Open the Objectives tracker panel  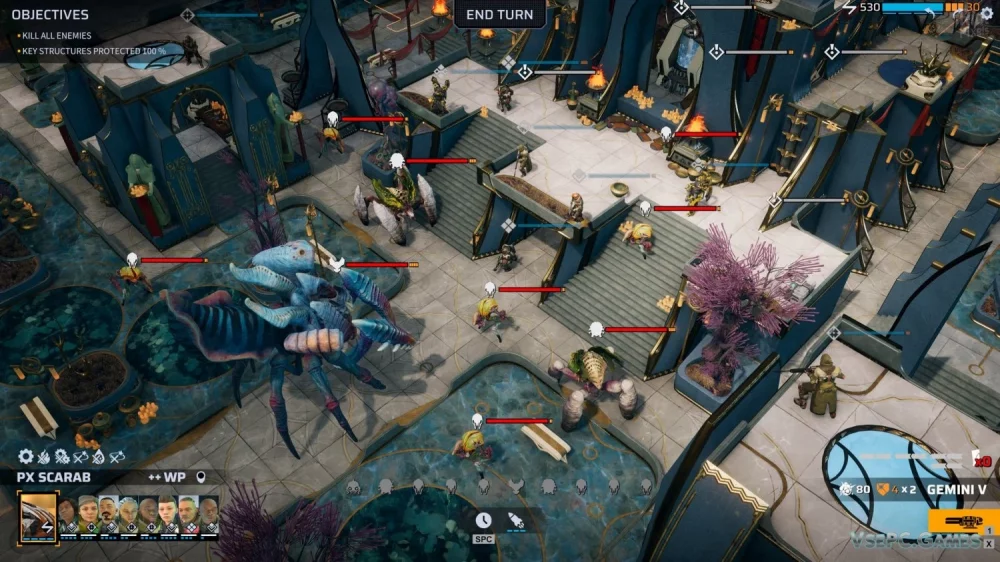tap(50, 15)
